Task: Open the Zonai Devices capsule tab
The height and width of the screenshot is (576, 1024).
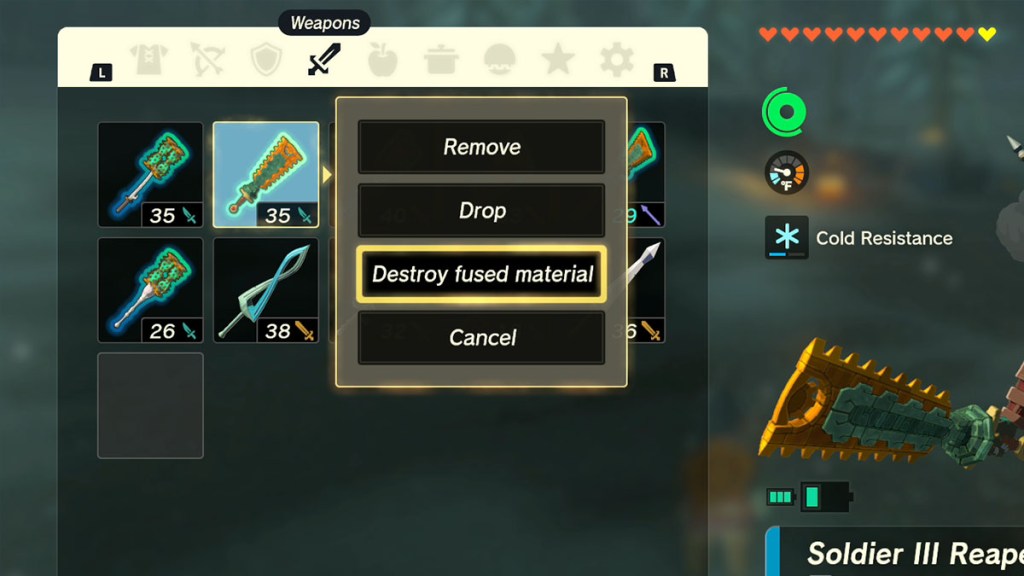Action: pos(498,61)
